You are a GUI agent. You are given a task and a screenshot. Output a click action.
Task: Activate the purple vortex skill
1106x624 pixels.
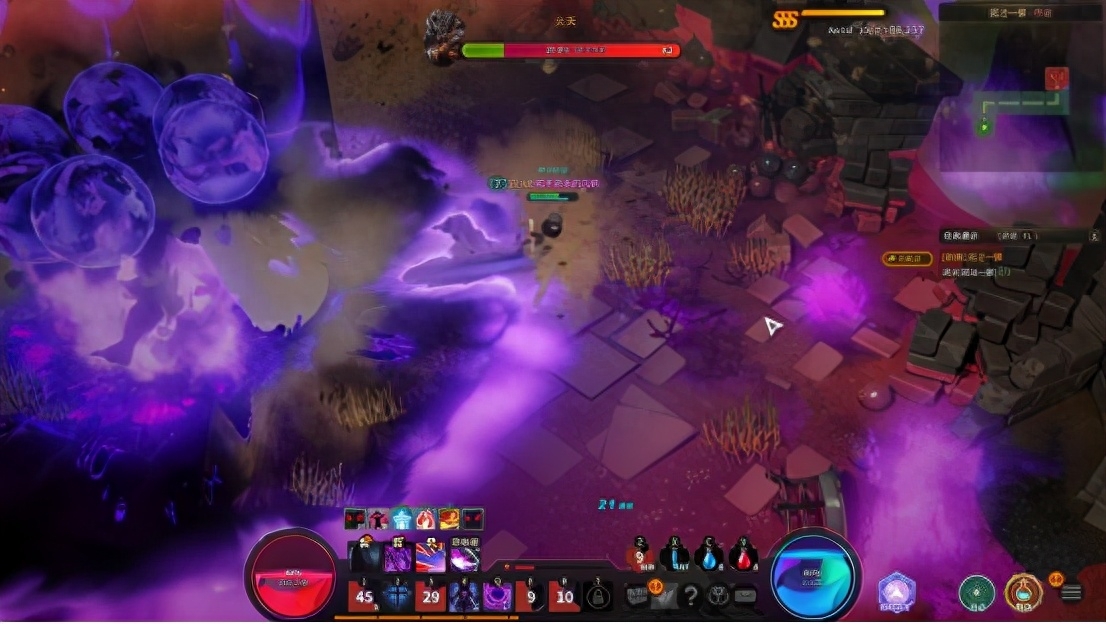point(497,596)
